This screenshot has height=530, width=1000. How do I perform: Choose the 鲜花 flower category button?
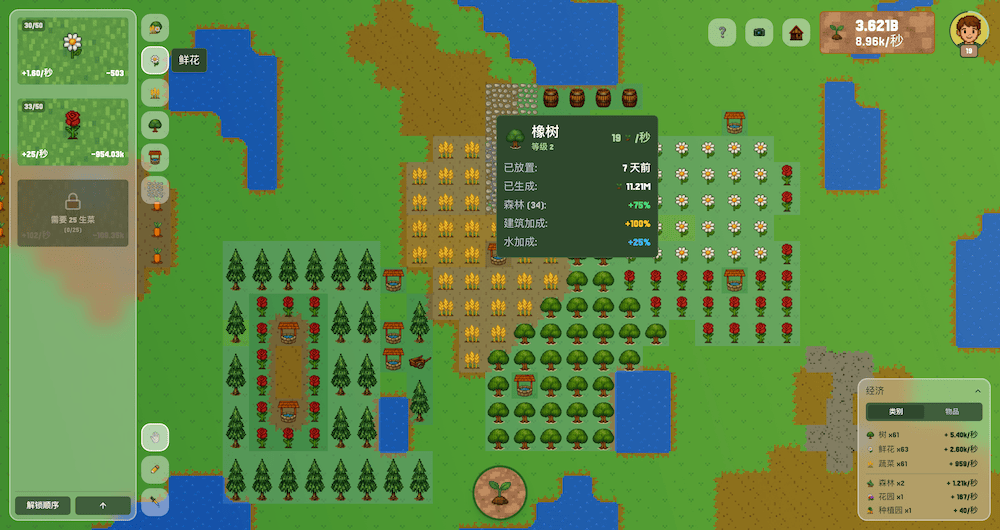pyautogui.click(x=155, y=61)
